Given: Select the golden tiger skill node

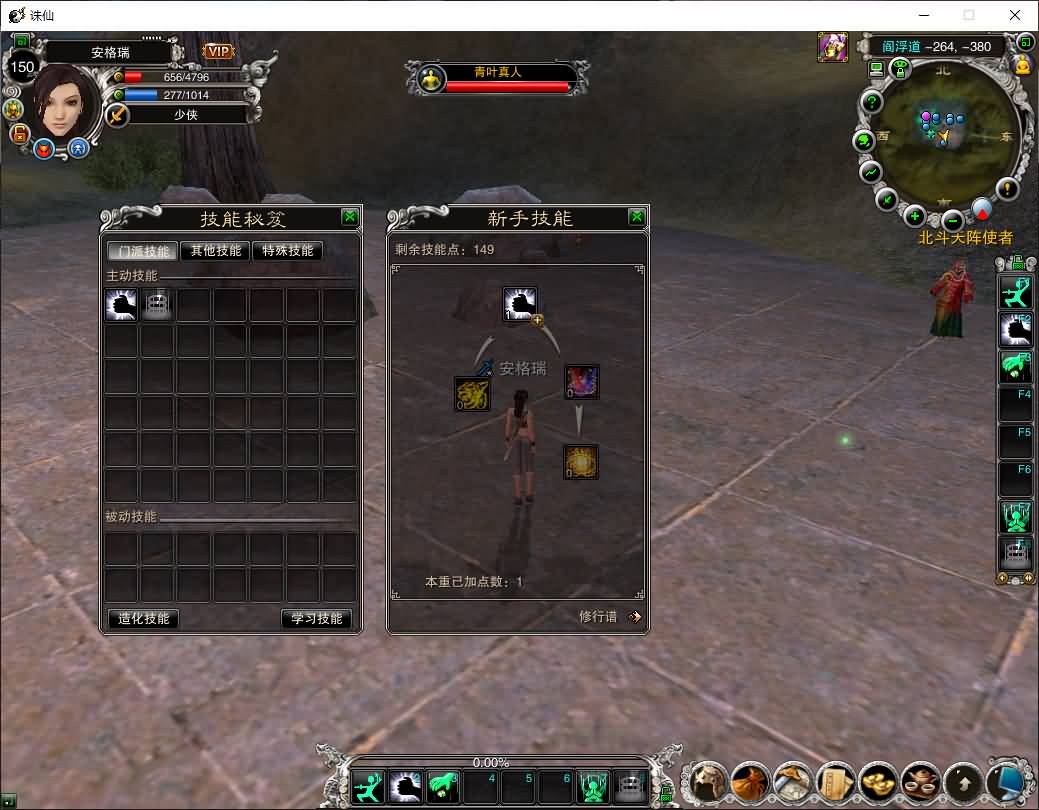Looking at the screenshot, I should [x=472, y=393].
